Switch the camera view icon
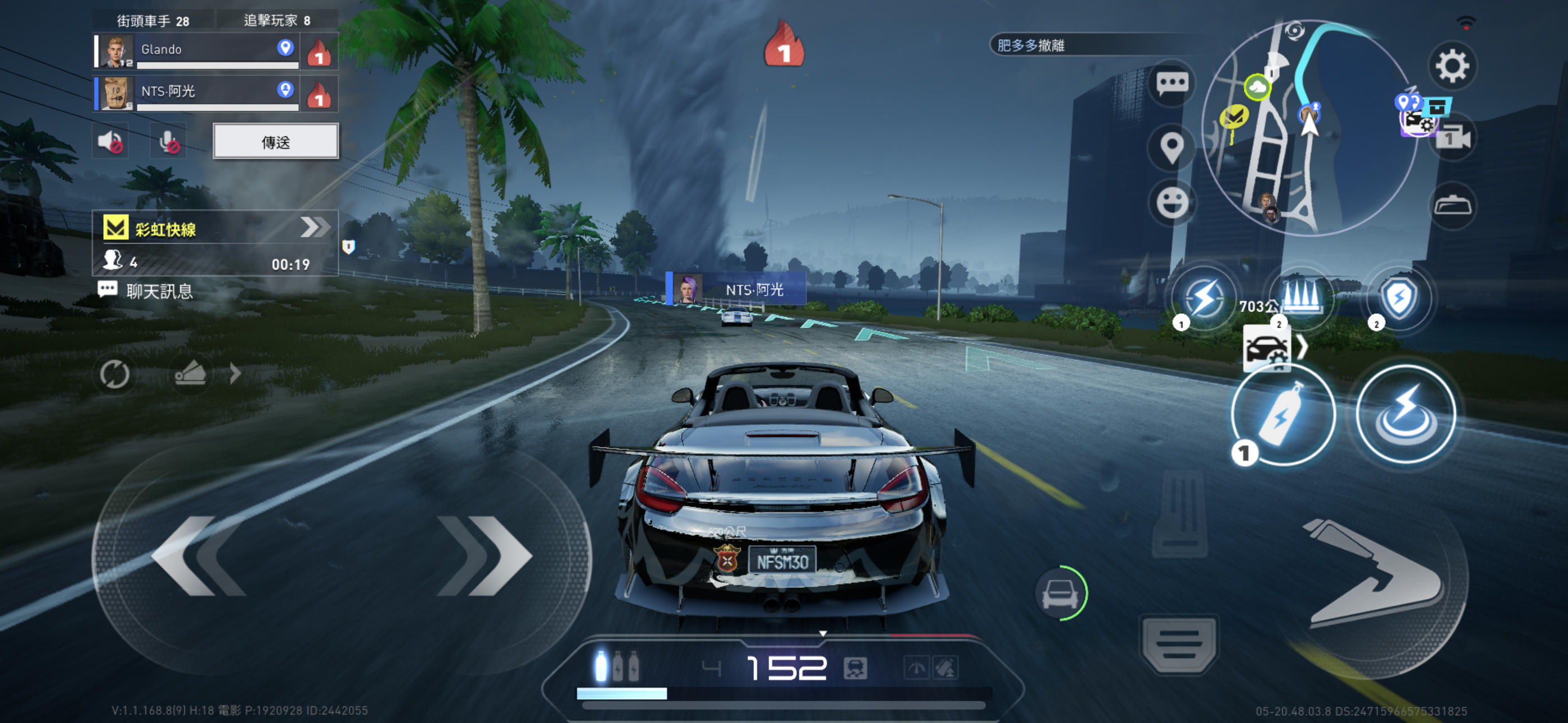Image resolution: width=1568 pixels, height=723 pixels. [x=1453, y=139]
